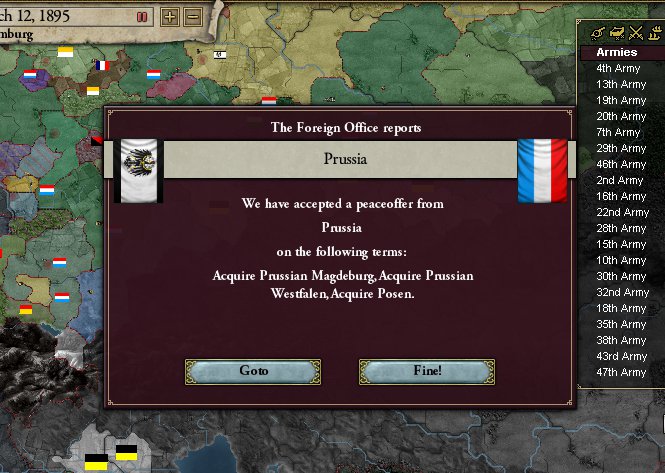Dismiss the peace report with Fine!
The height and width of the screenshot is (473, 665).
click(x=426, y=371)
